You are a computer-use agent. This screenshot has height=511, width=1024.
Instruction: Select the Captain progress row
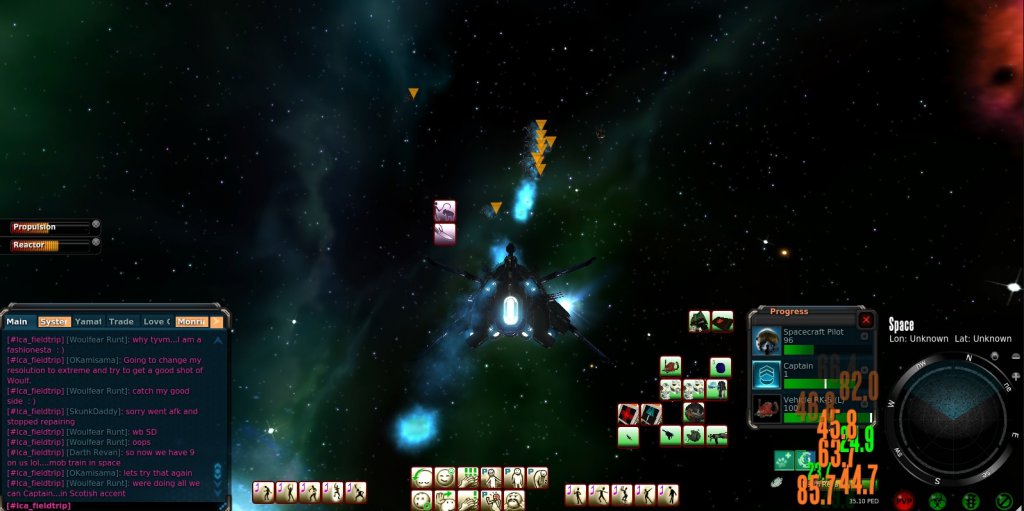[810, 374]
